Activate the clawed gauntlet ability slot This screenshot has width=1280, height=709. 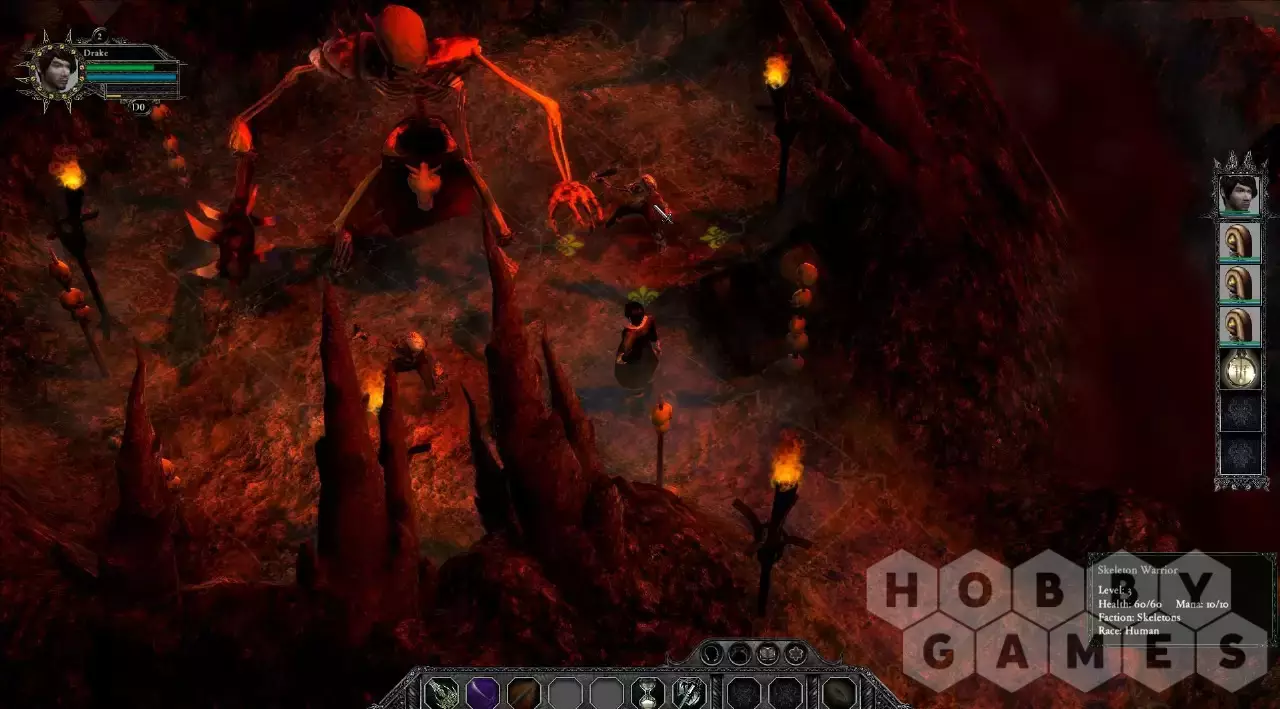tap(441, 693)
